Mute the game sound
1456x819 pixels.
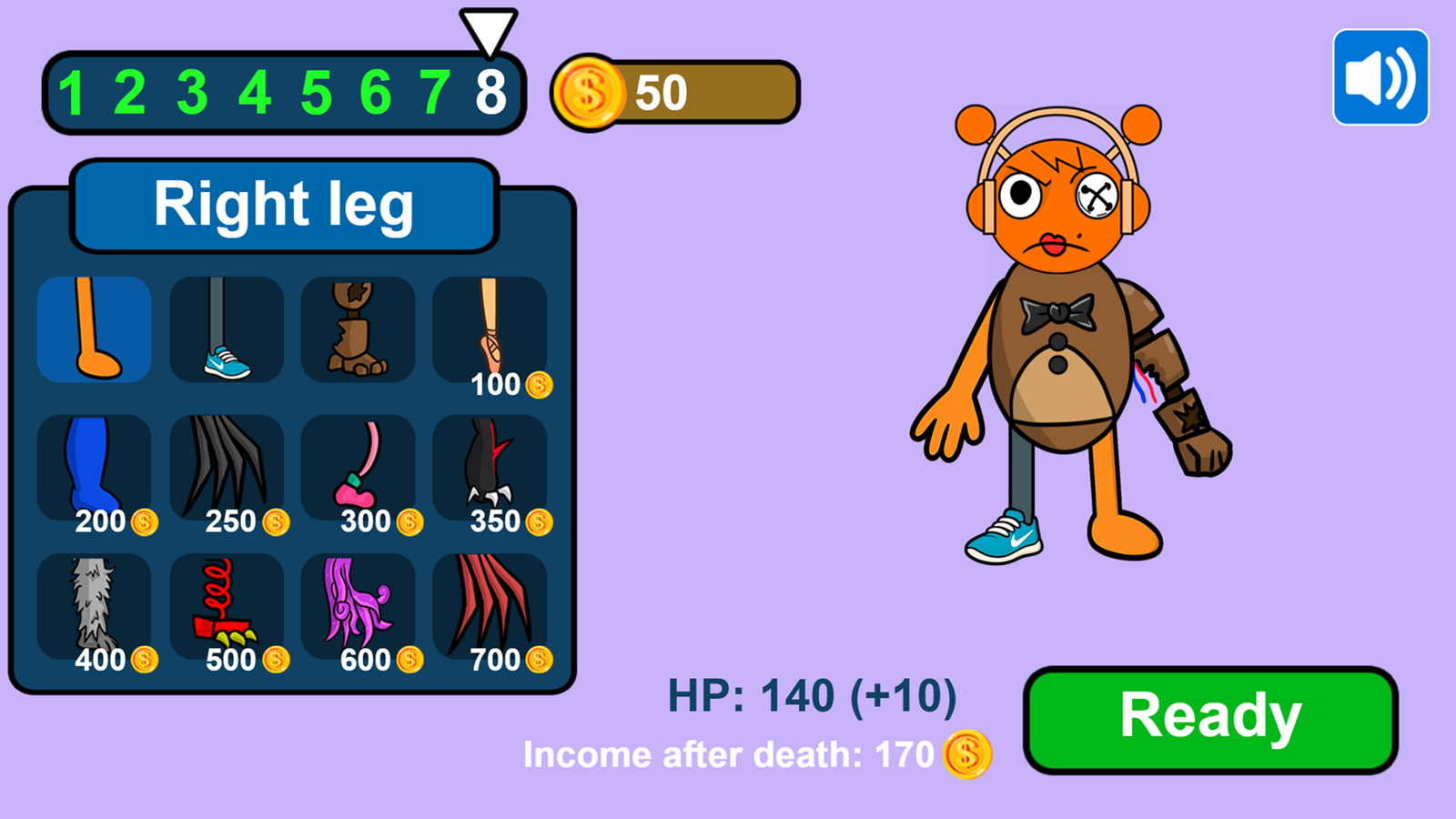click(1380, 75)
